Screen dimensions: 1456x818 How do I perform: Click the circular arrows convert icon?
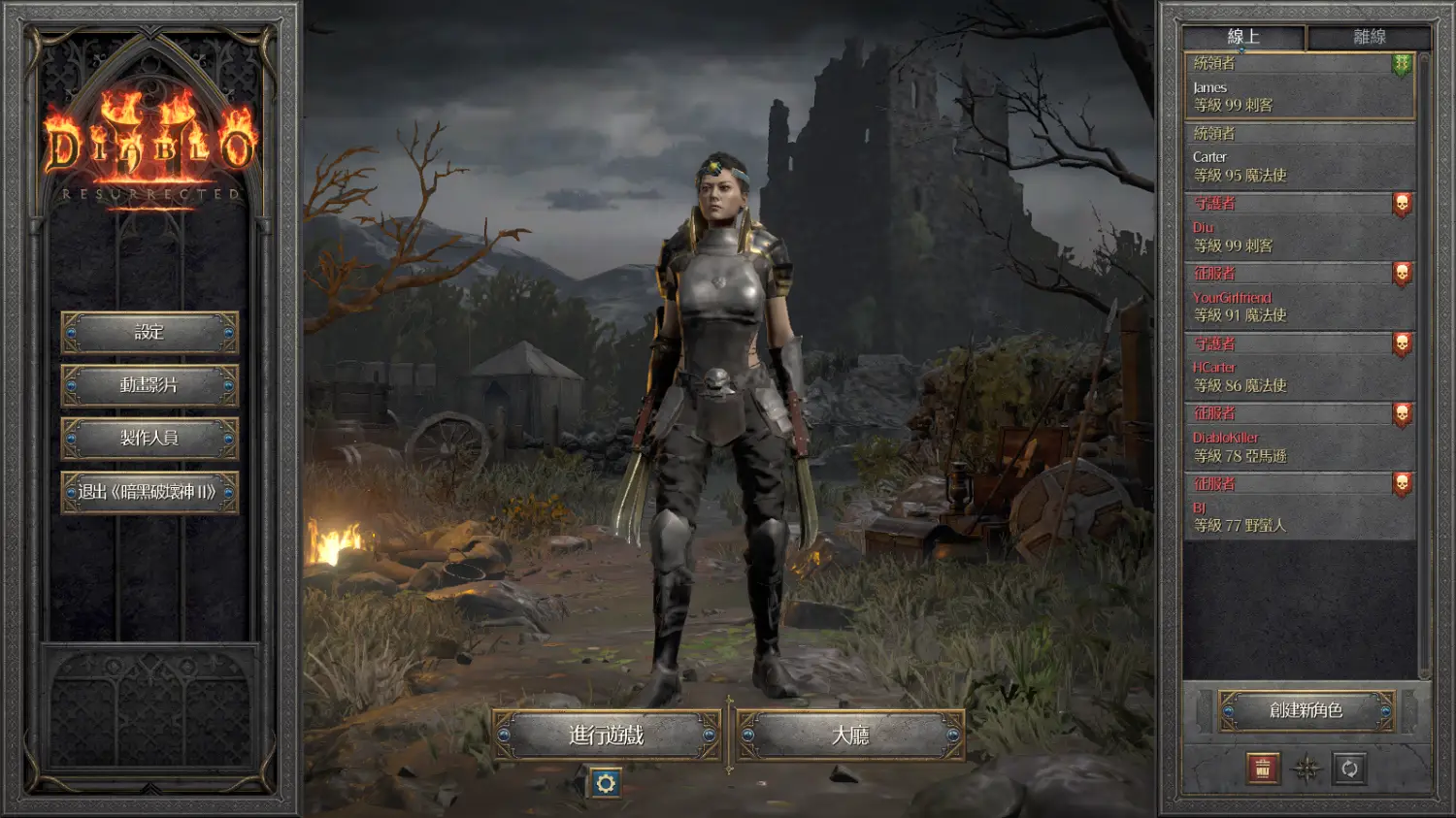click(1349, 769)
